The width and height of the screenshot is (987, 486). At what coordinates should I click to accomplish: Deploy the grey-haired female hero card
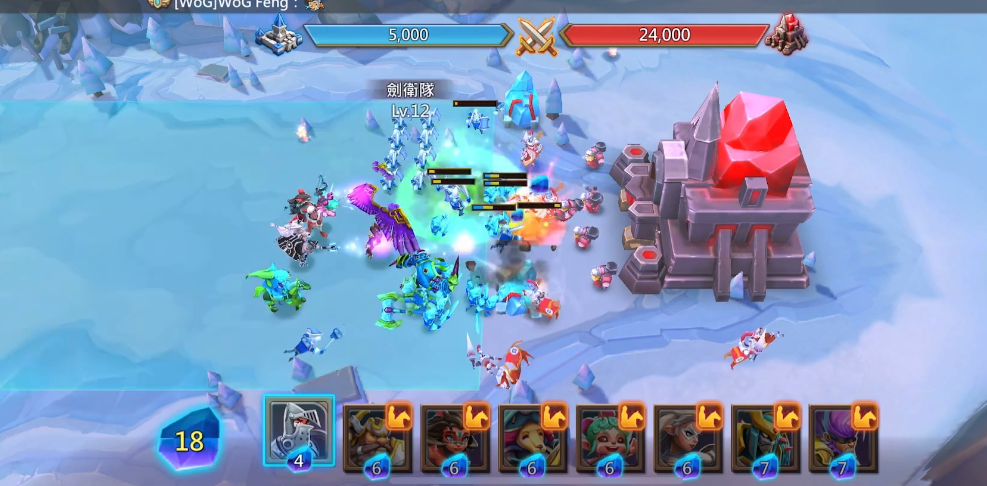(x=687, y=437)
